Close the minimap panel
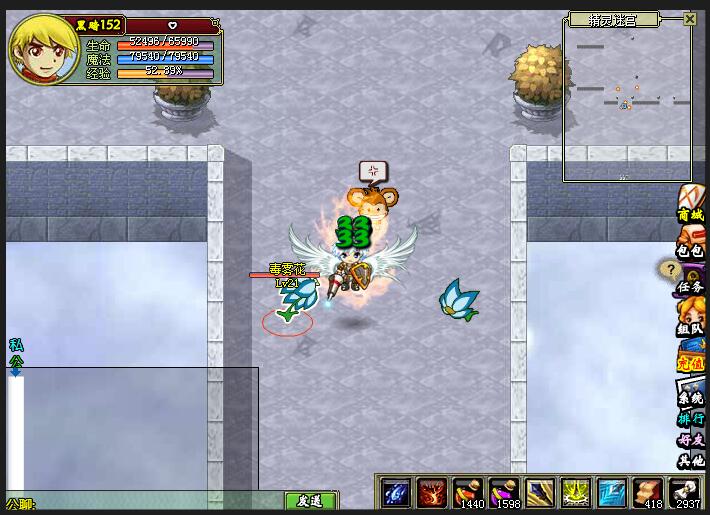 690,19
